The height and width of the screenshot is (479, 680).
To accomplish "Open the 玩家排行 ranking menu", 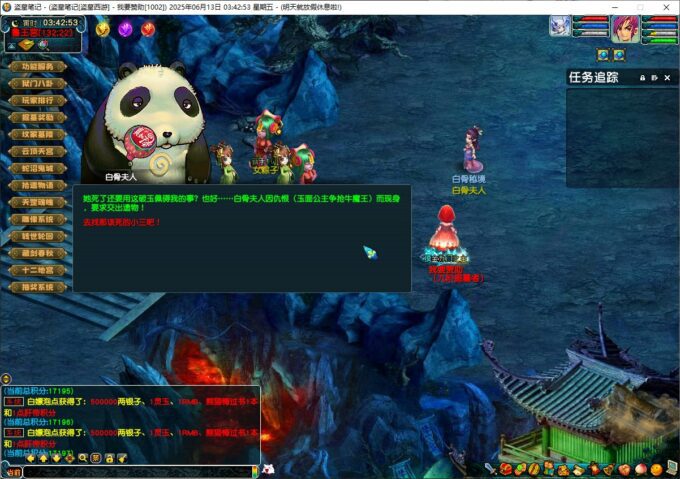I will point(37,101).
